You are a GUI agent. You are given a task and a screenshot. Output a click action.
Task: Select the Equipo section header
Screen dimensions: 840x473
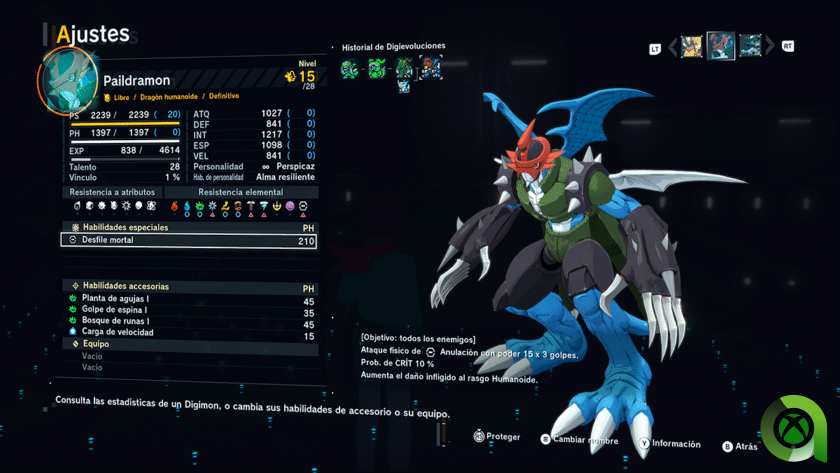click(96, 344)
